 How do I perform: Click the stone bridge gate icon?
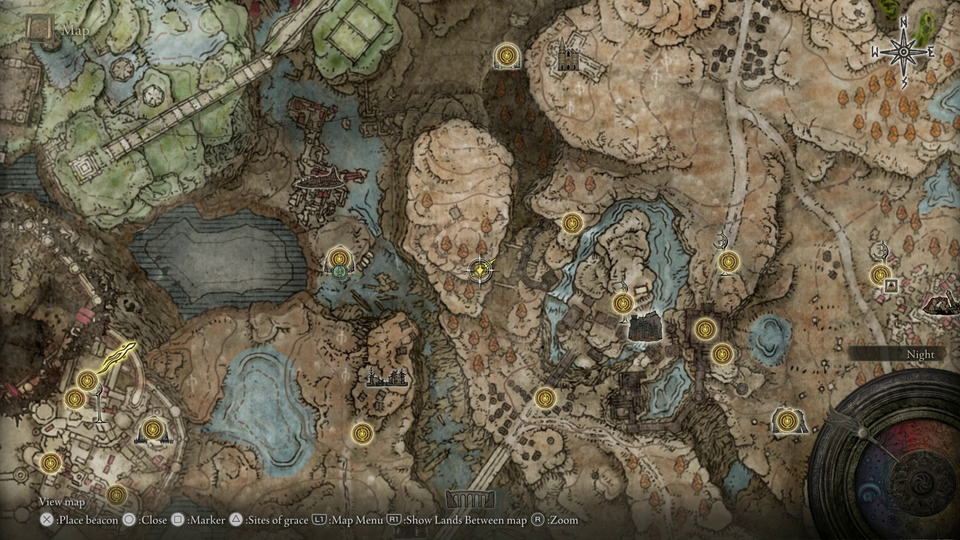pyautogui.click(x=469, y=497)
